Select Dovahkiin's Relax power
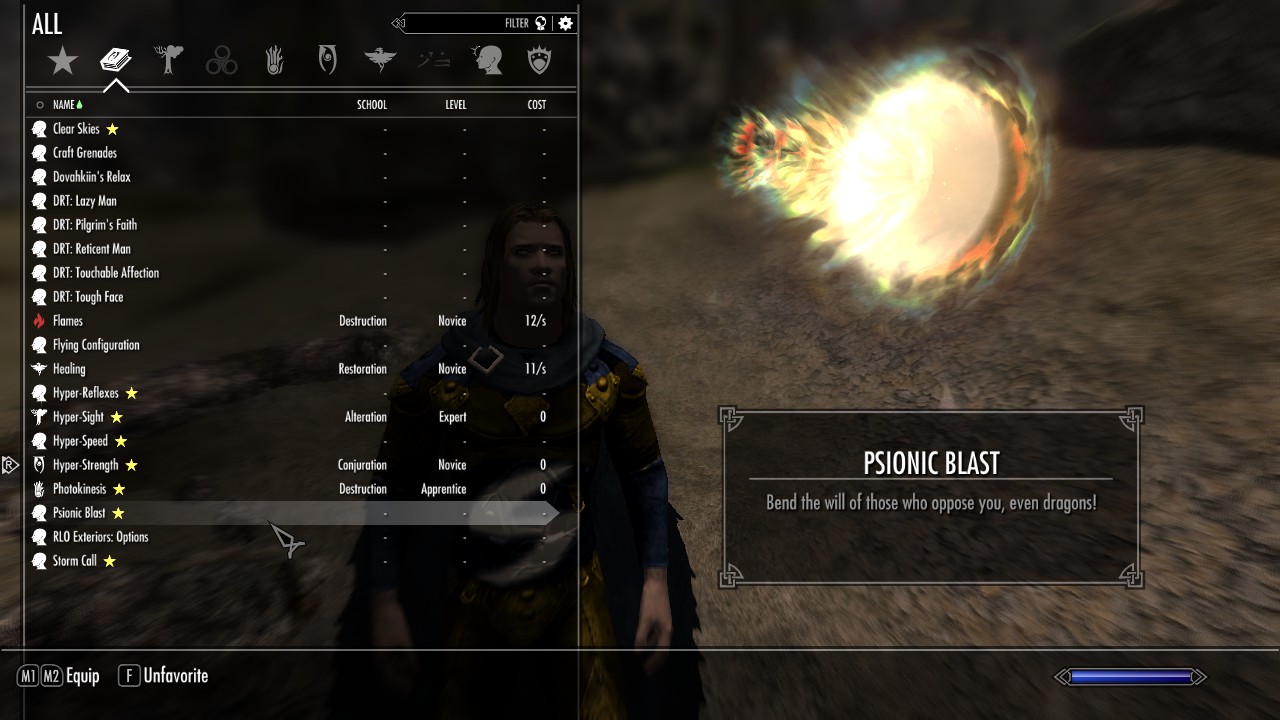1280x720 pixels. tap(92, 177)
